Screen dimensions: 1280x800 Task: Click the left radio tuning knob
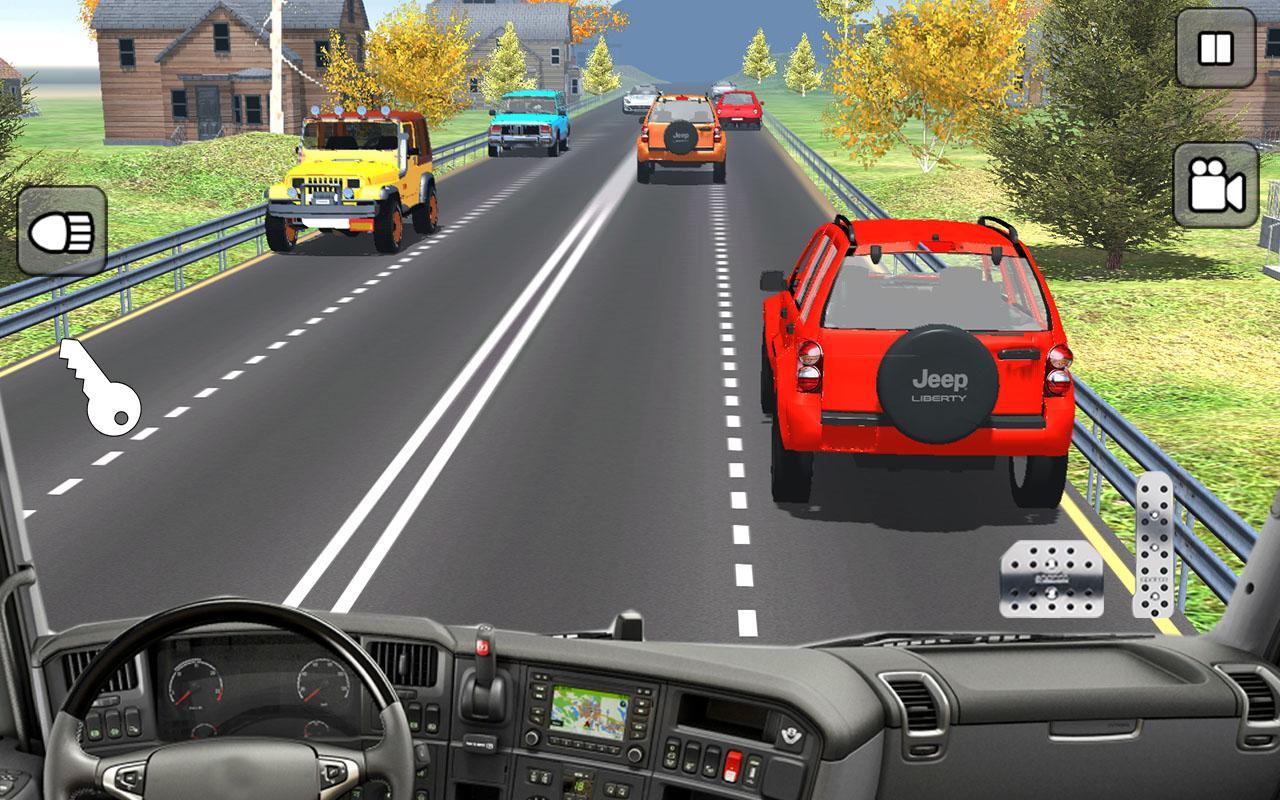pos(531,739)
